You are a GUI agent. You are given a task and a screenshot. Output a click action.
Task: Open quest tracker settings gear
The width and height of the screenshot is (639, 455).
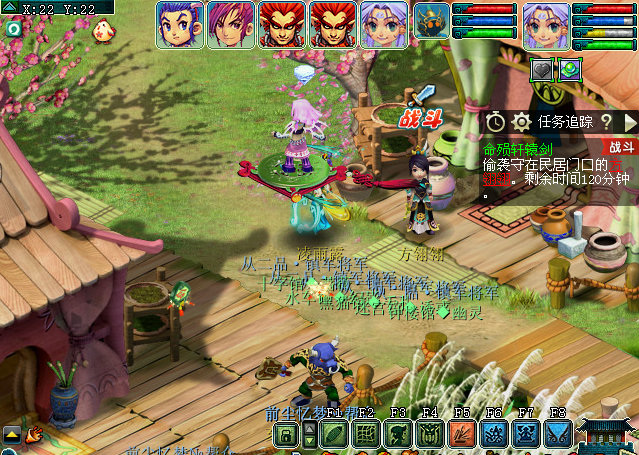520,122
